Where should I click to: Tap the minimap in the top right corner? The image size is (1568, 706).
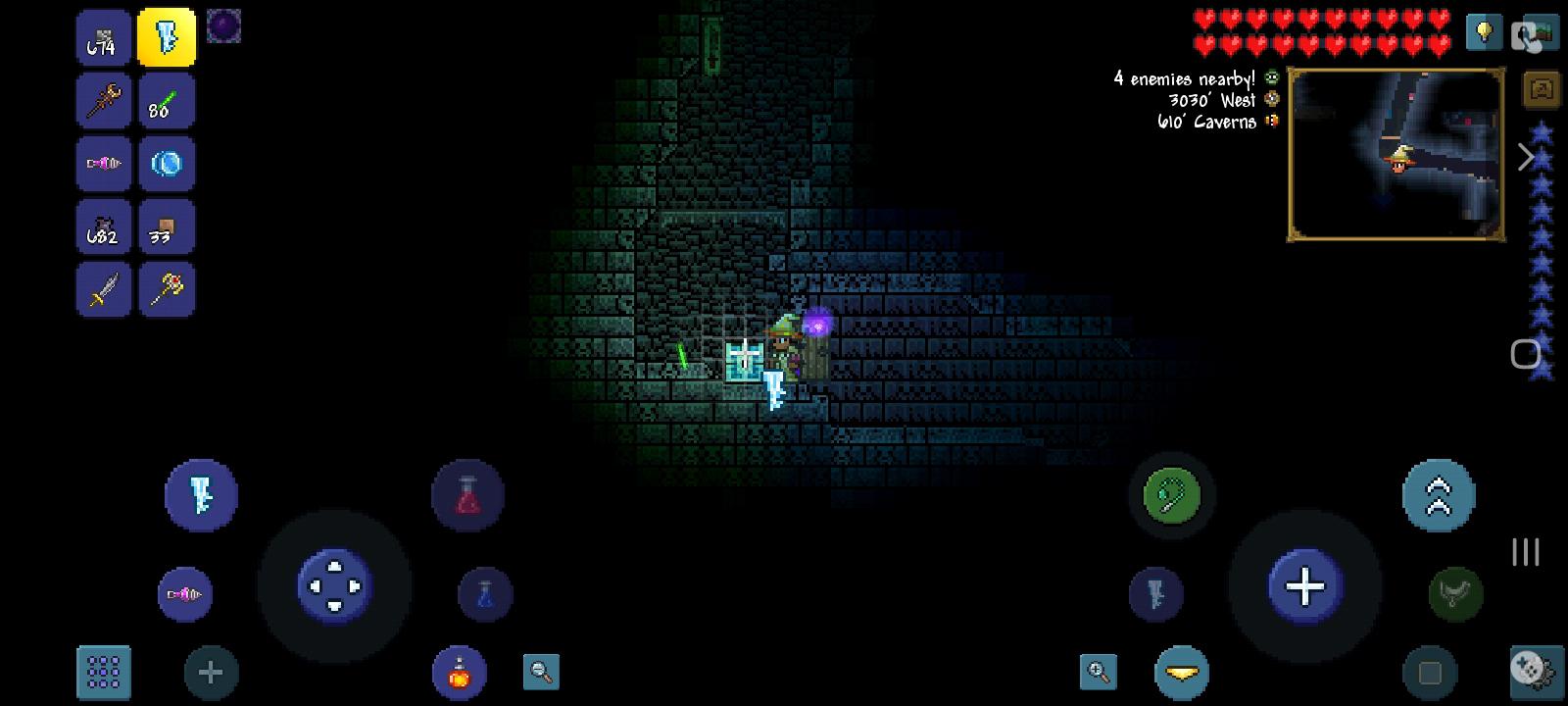click(x=1396, y=152)
